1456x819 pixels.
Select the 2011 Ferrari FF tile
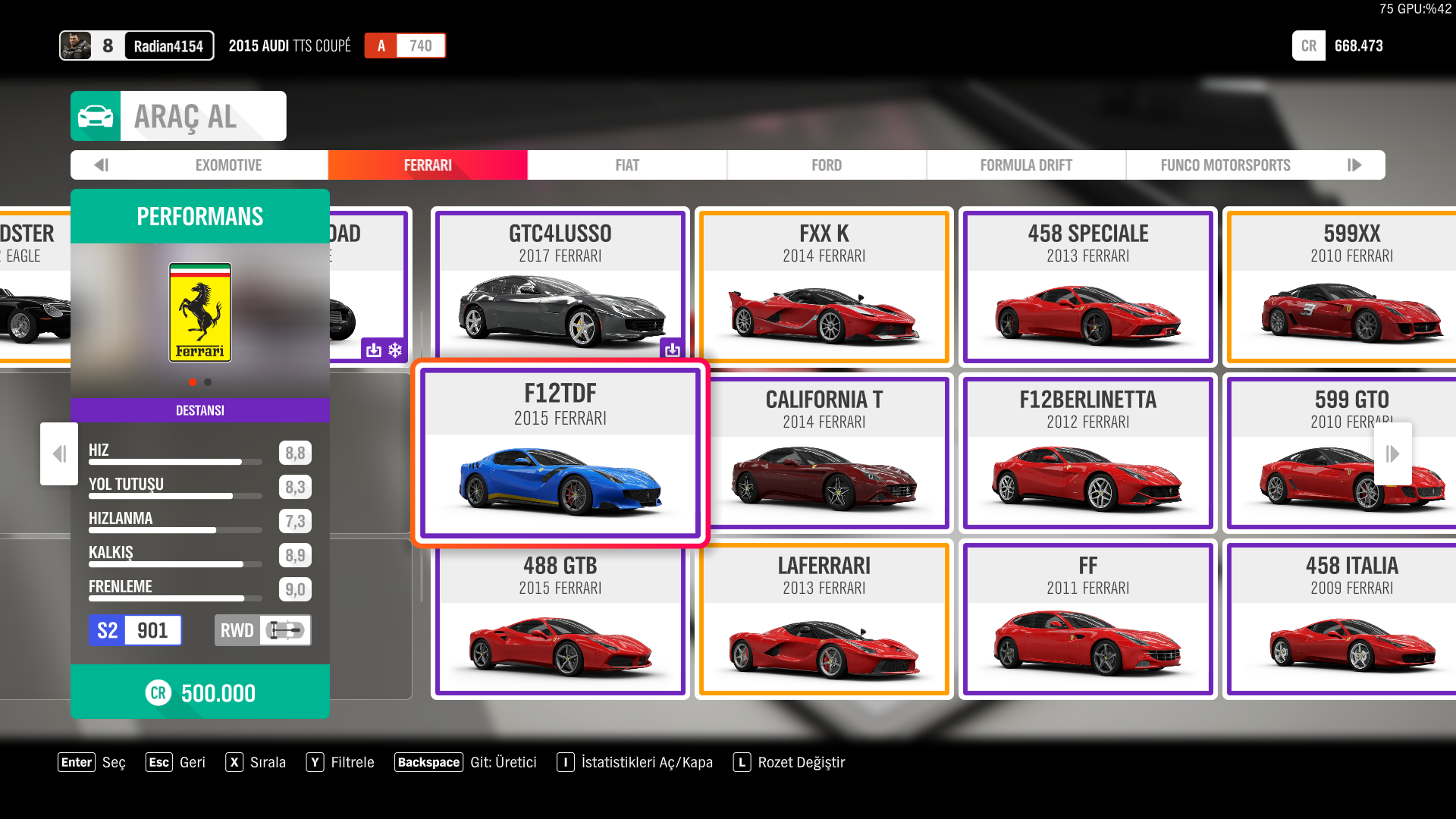tap(1087, 619)
